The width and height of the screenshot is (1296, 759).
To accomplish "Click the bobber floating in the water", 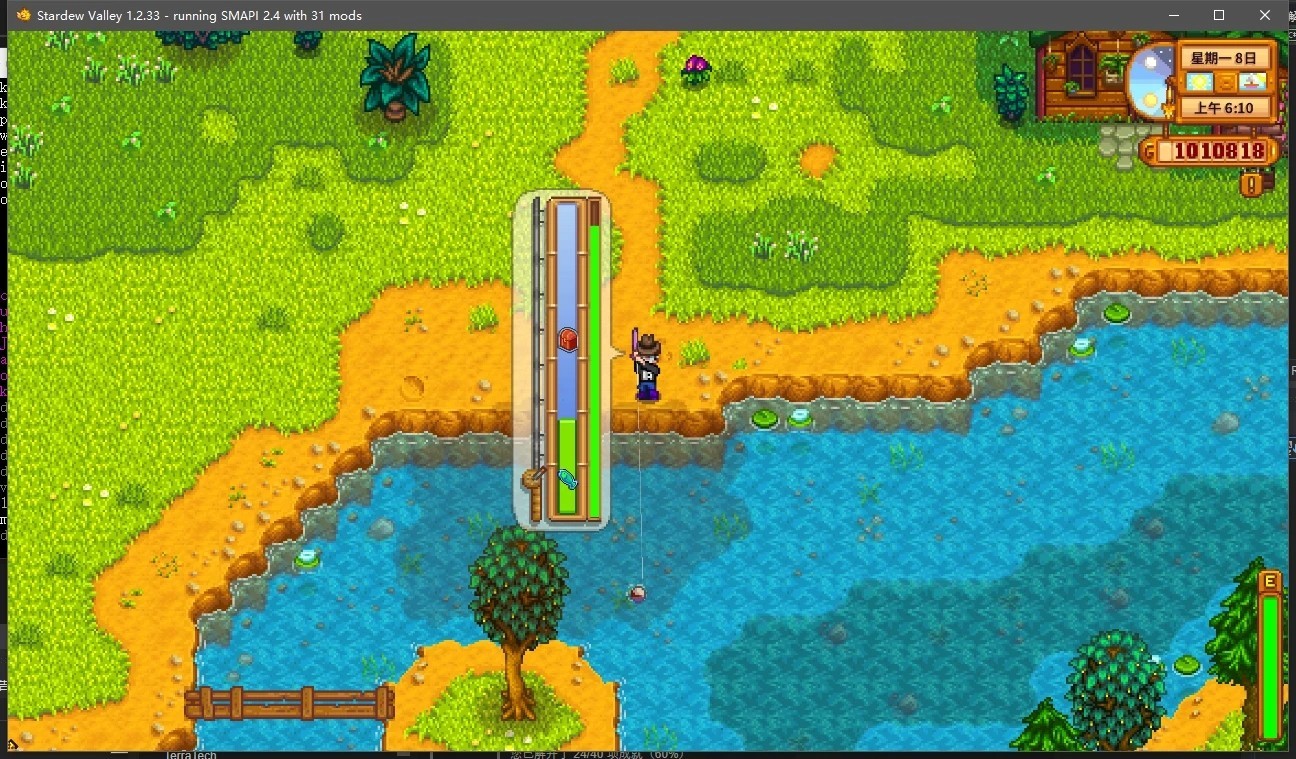I will 638,592.
